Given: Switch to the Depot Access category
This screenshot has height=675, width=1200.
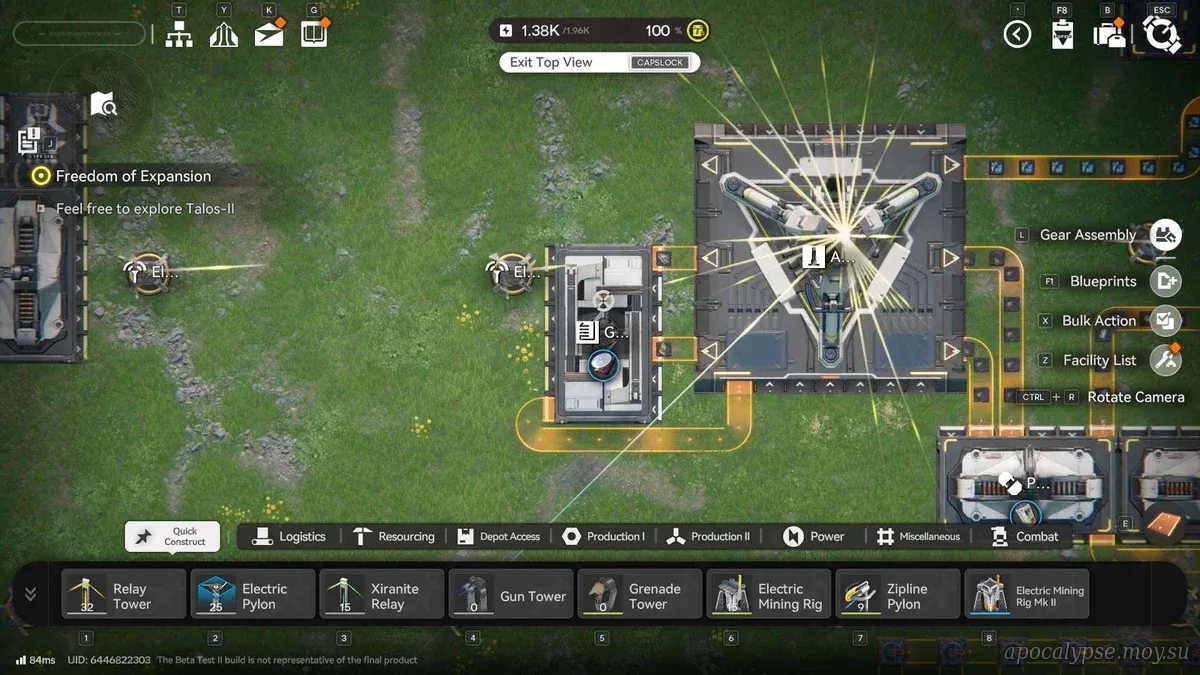Looking at the screenshot, I should click(498, 537).
